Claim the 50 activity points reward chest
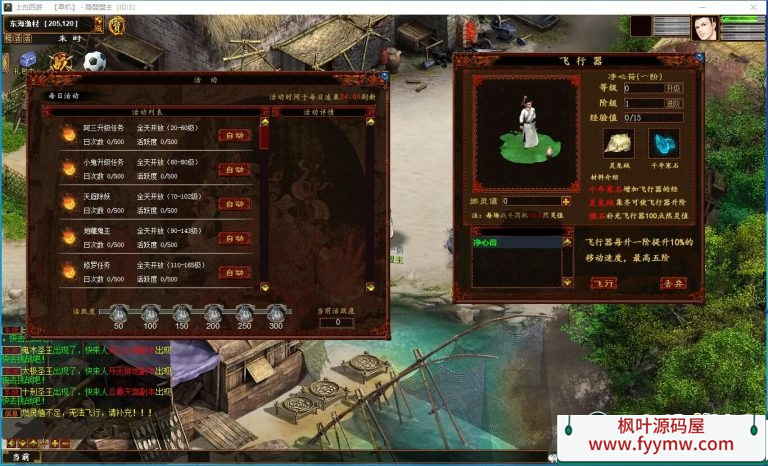Viewport: 768px width, 466px height. [118, 313]
